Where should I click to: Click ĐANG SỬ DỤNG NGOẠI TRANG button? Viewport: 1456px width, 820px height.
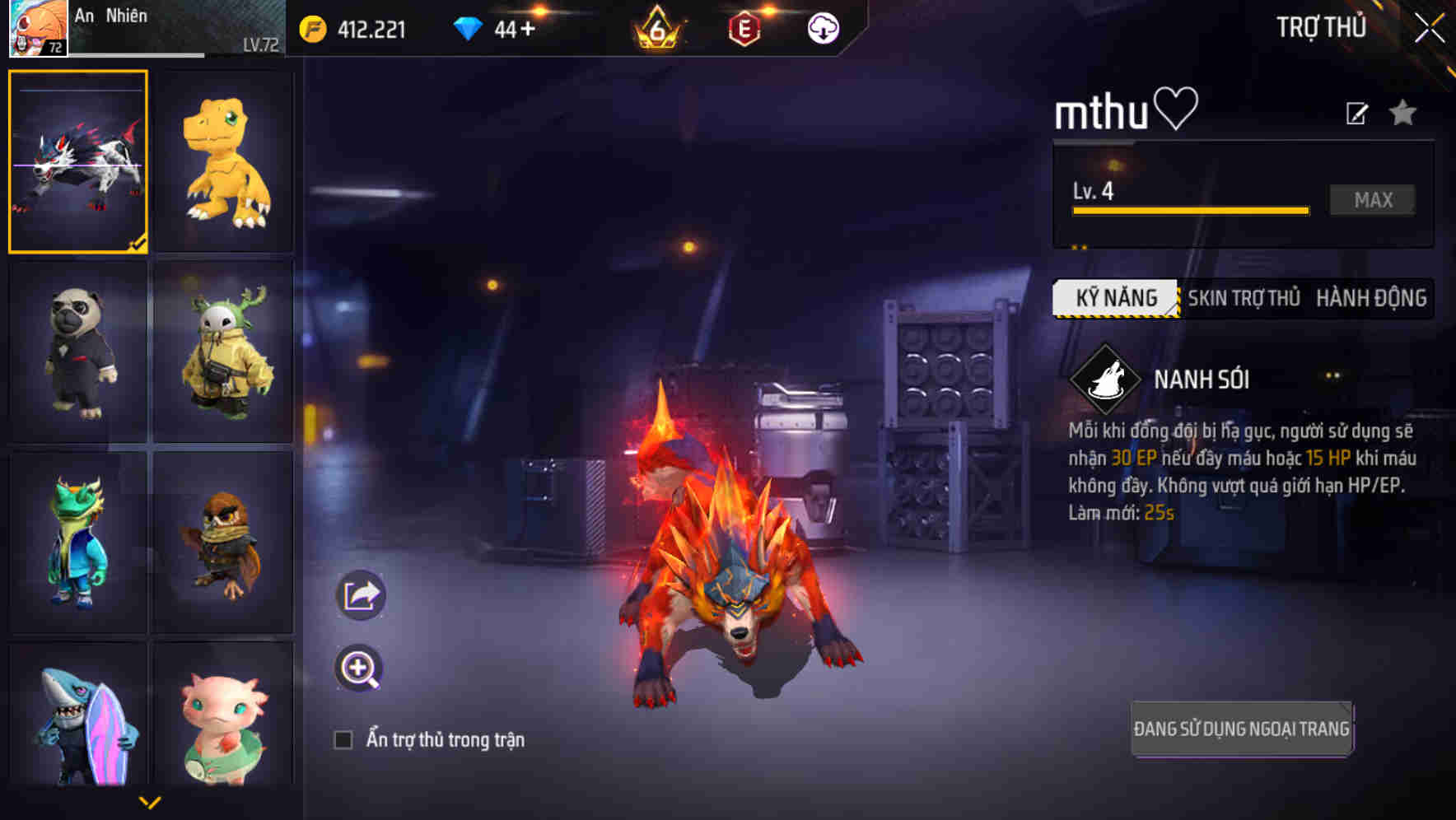tap(1242, 728)
